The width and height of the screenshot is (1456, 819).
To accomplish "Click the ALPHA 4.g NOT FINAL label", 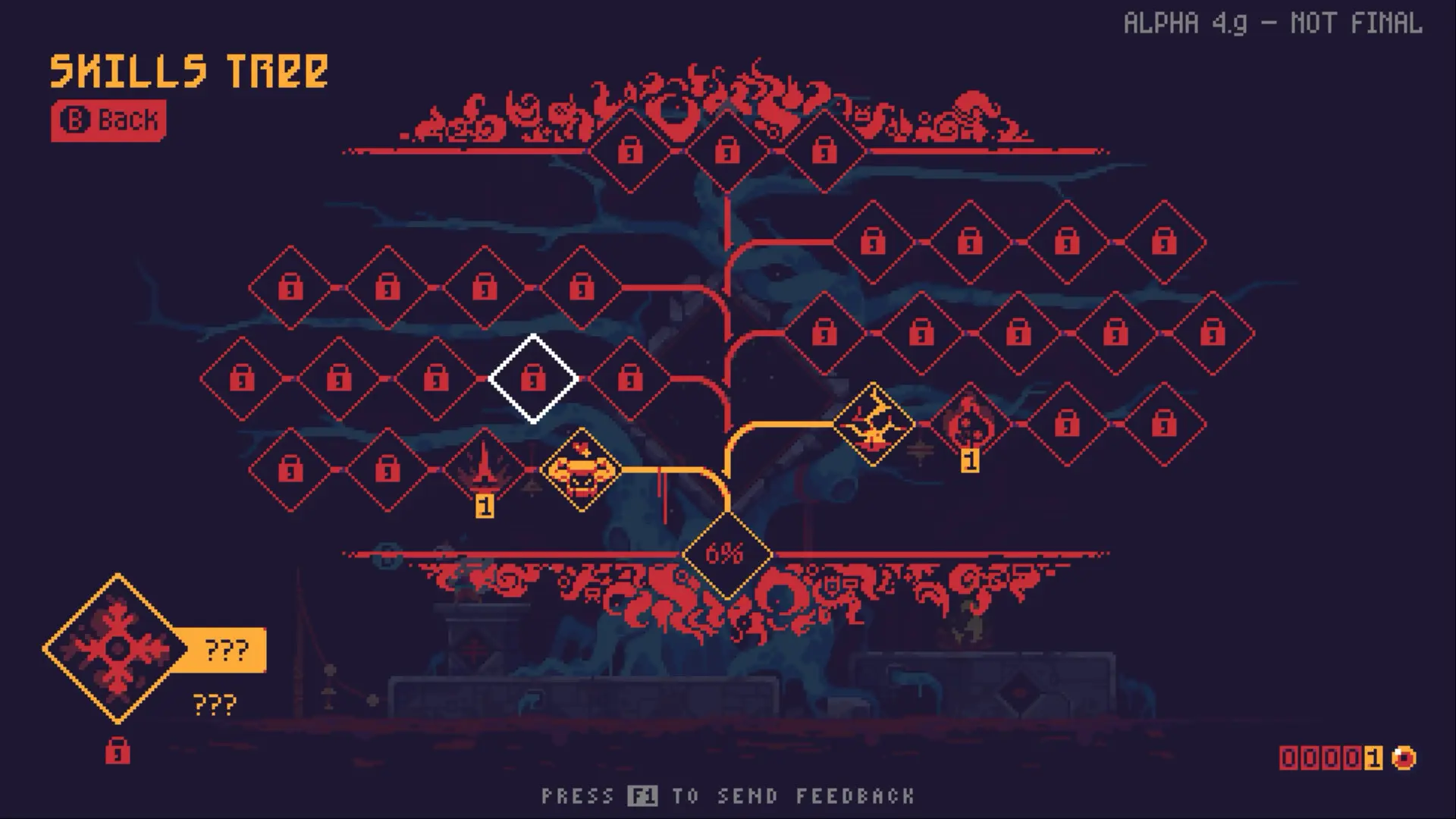I will point(1274,23).
